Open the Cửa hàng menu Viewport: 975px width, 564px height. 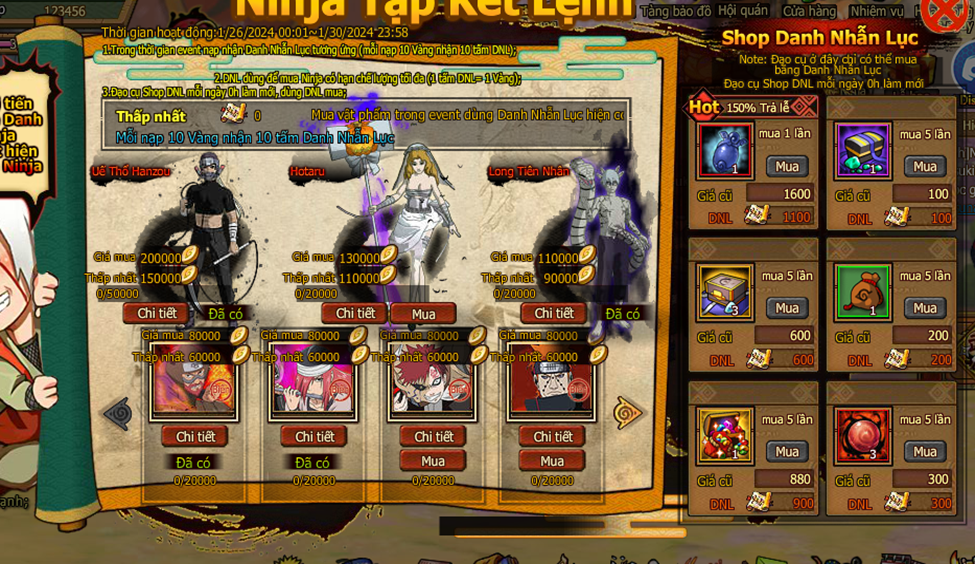808,11
